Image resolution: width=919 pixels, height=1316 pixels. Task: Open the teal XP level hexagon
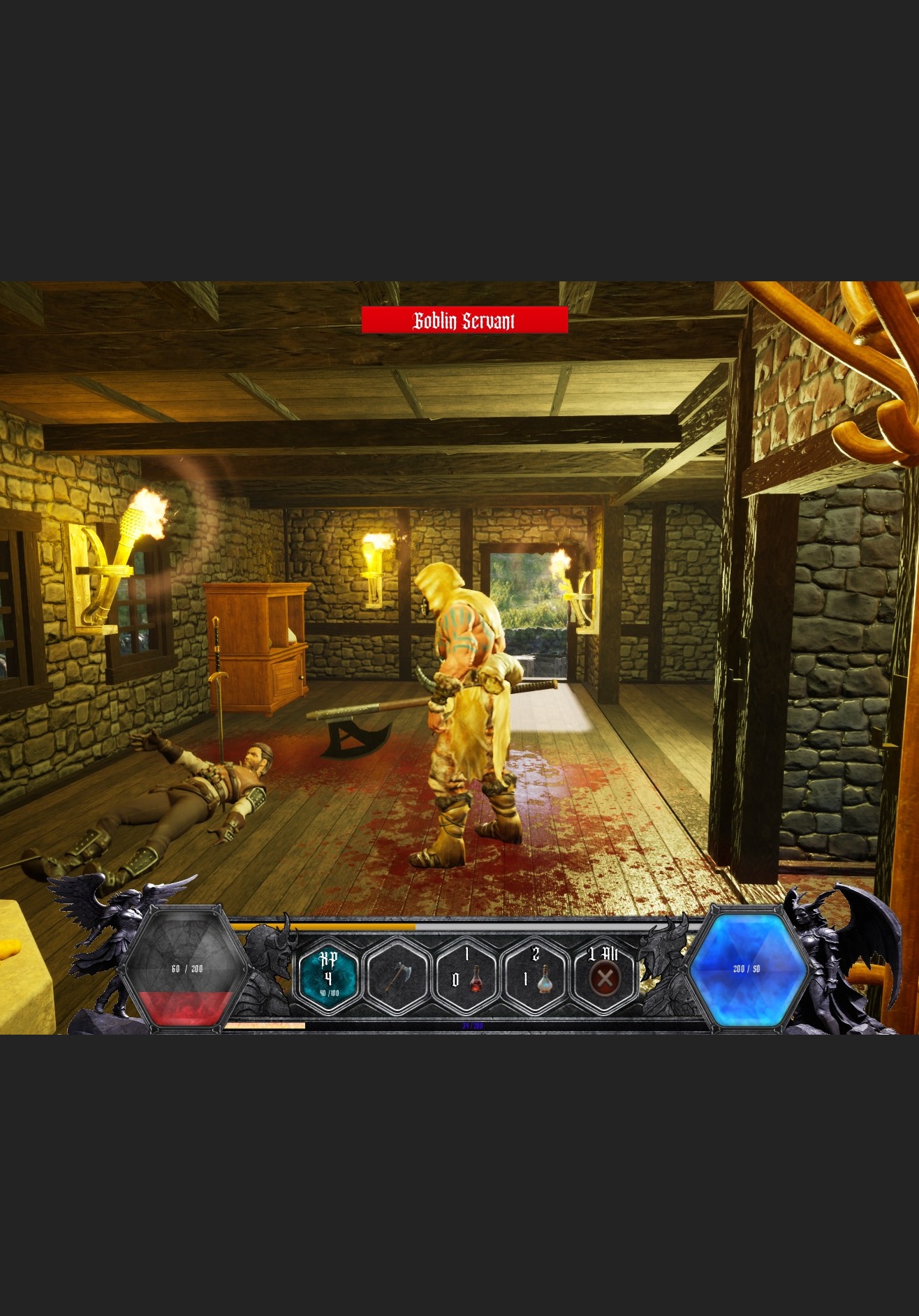(329, 977)
